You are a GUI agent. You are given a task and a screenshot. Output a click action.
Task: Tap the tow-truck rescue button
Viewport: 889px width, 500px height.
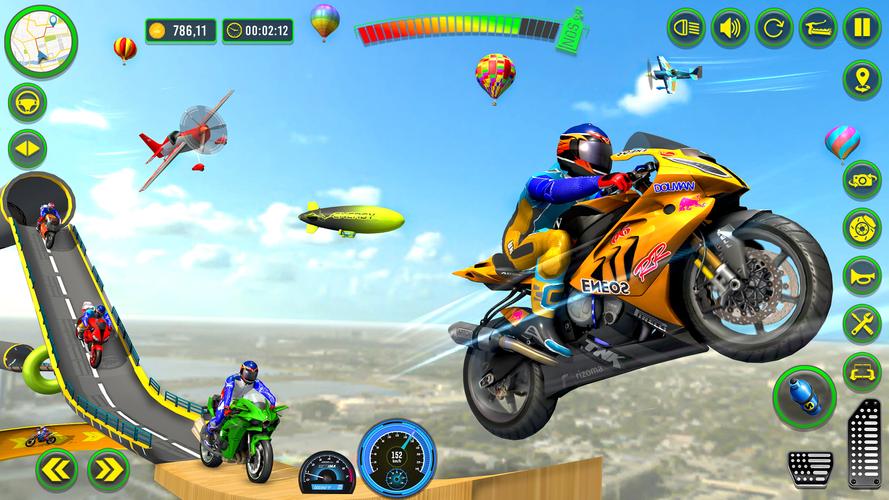(x=818, y=27)
